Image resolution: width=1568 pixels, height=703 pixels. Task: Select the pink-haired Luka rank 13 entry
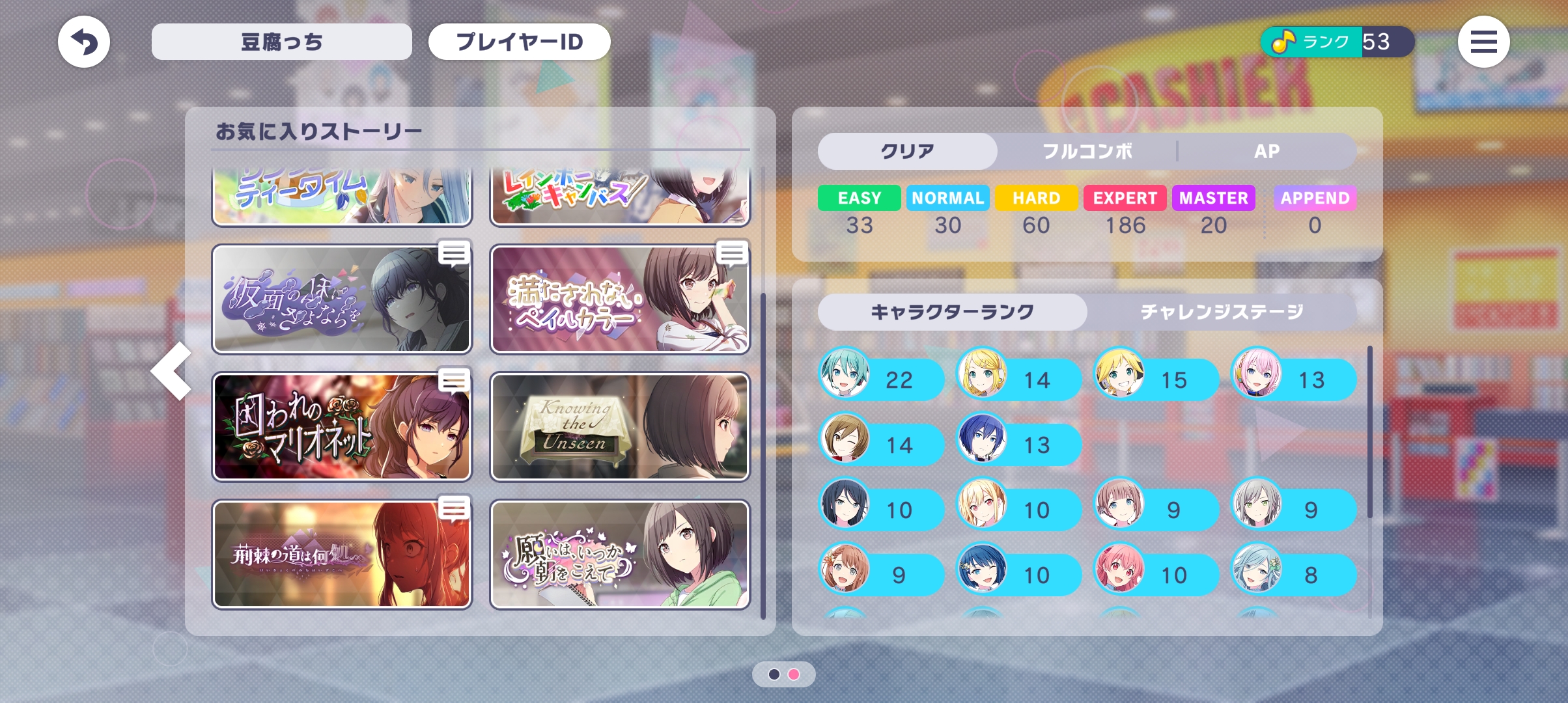(1294, 379)
